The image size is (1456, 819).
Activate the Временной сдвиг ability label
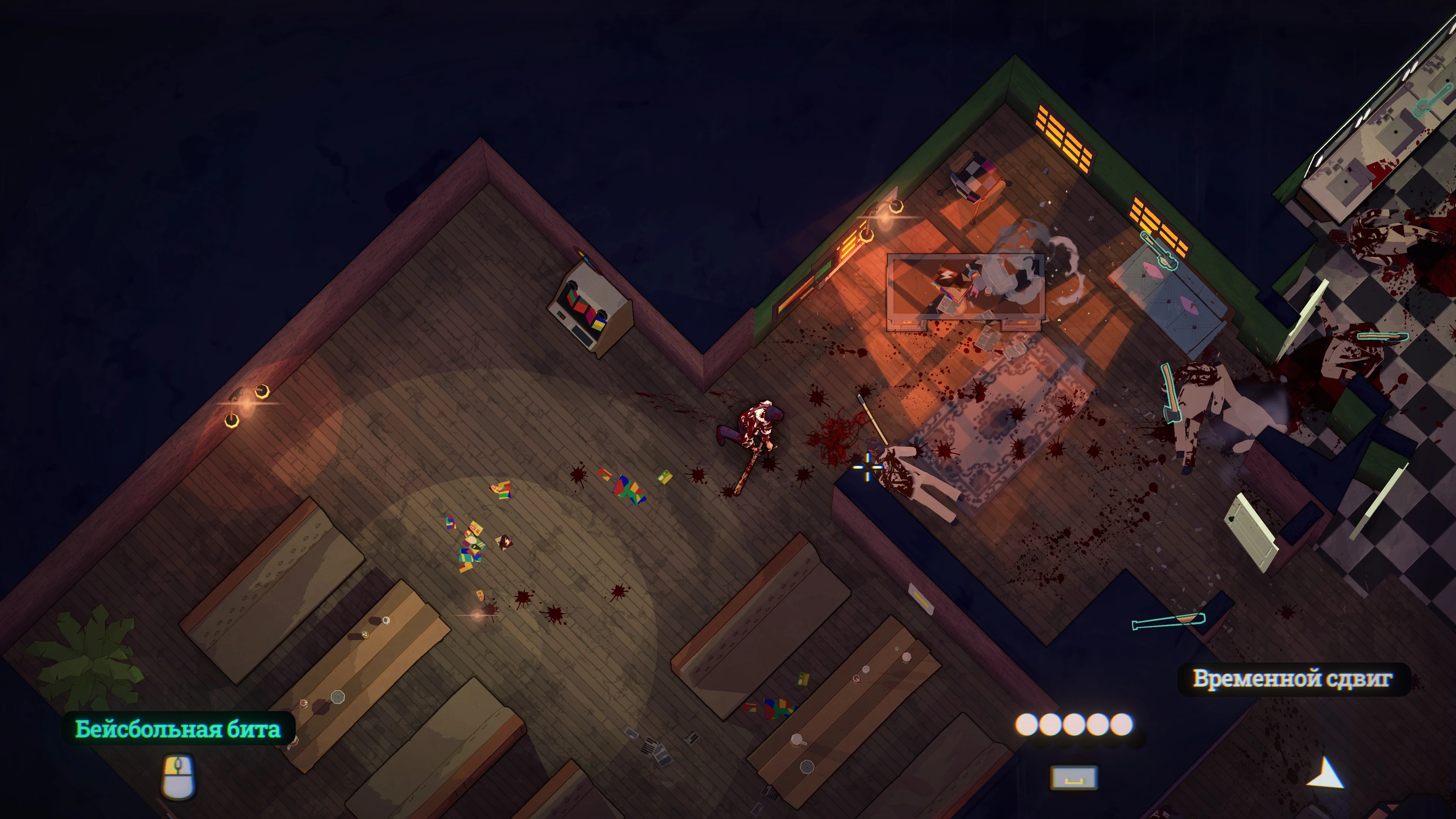pos(1292,678)
